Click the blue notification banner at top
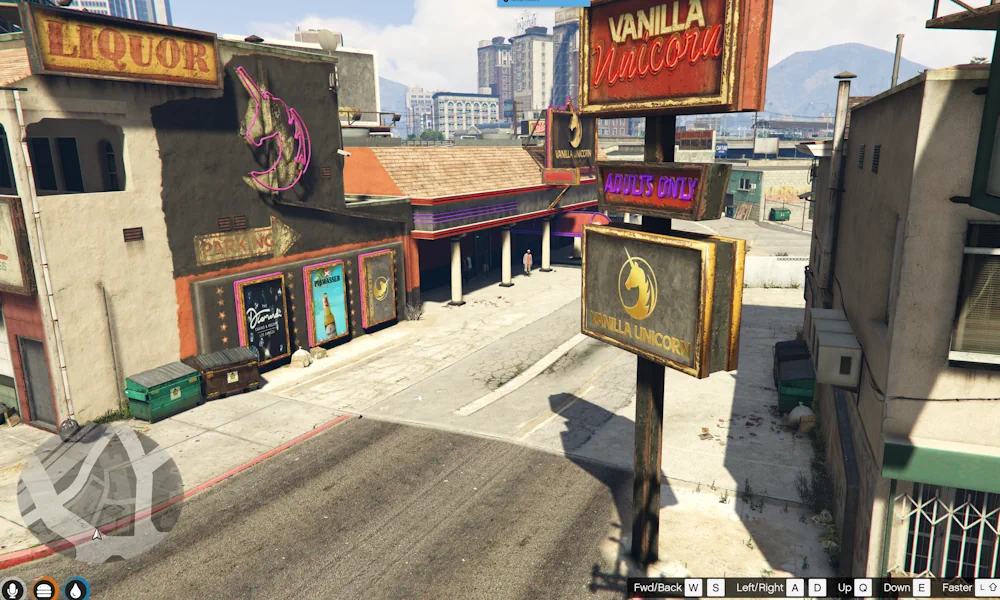 pos(543,3)
